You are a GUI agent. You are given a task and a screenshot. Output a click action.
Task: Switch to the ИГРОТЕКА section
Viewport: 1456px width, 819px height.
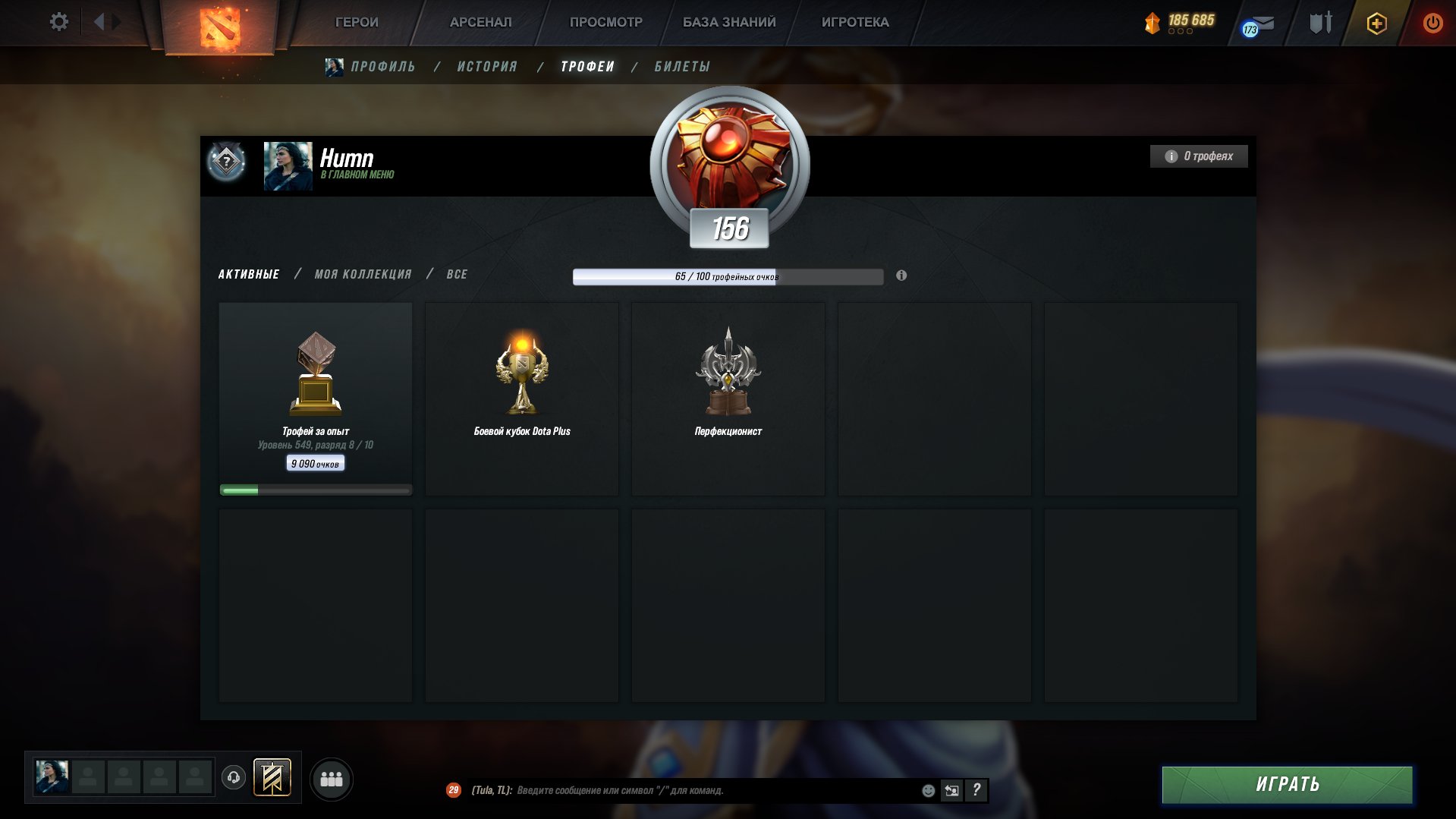(855, 22)
